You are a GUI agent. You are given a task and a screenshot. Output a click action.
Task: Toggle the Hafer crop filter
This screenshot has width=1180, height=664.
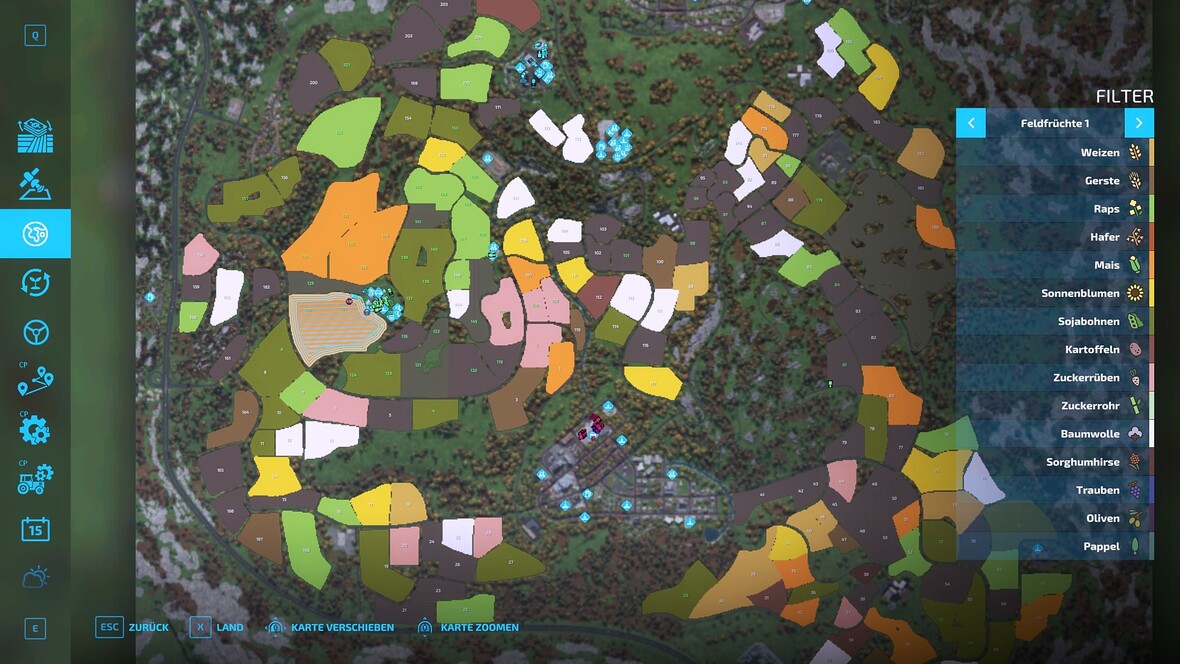pos(1054,237)
